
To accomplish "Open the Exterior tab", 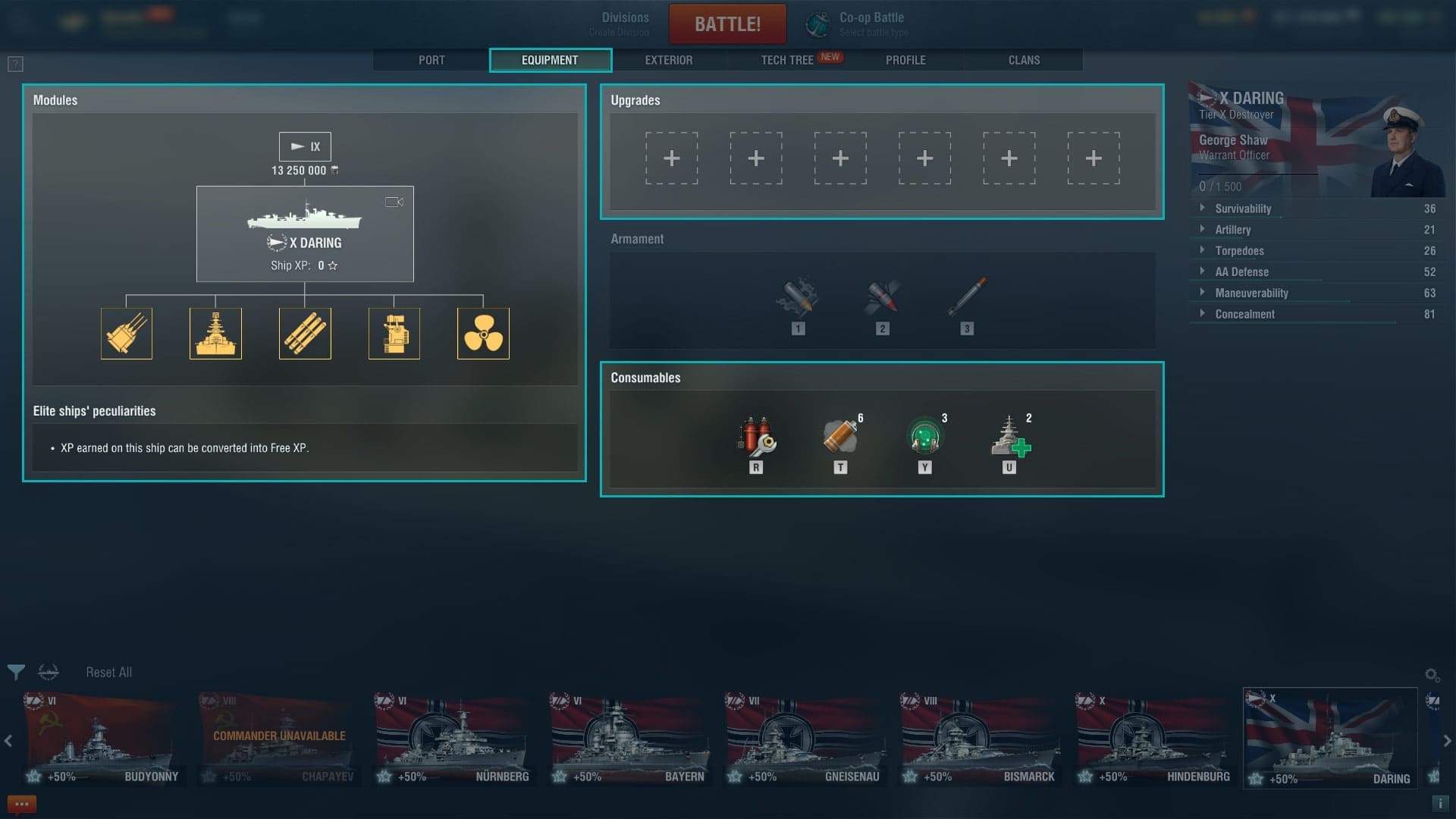I will tap(668, 60).
